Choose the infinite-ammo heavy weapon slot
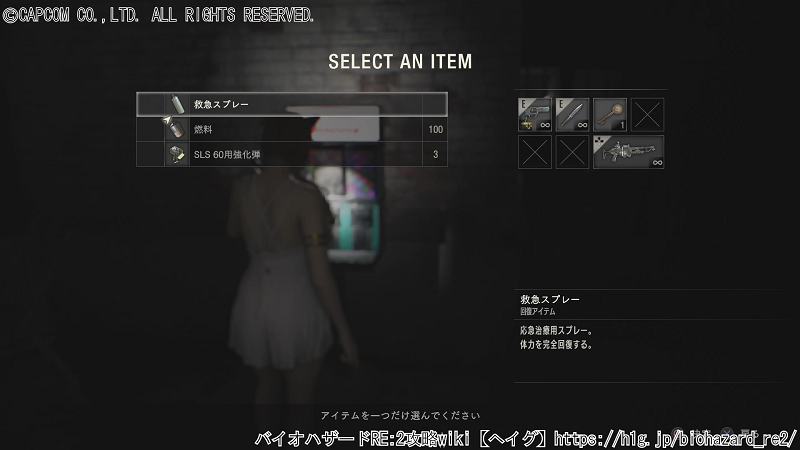800x450 pixels. point(628,152)
